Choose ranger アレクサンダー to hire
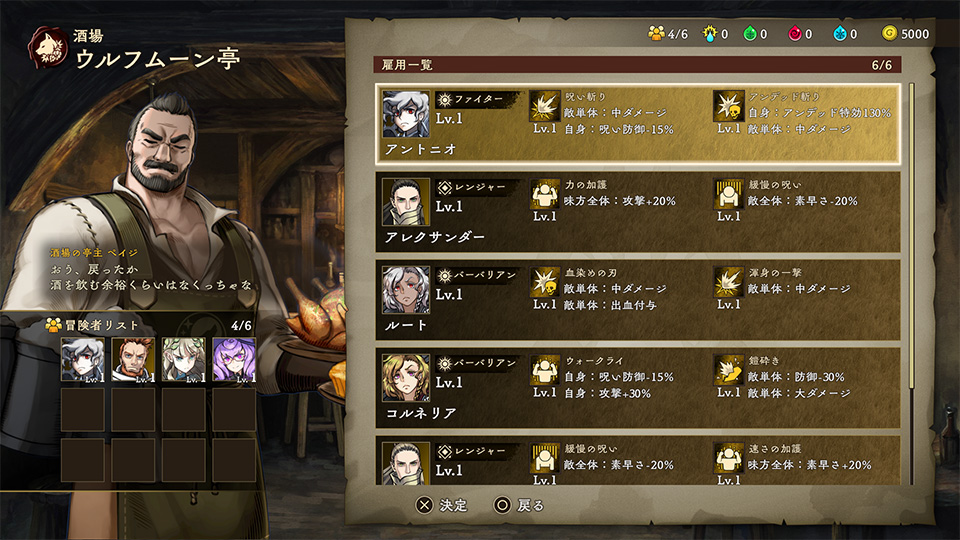Screen dimensions: 960x540 pos(640,212)
